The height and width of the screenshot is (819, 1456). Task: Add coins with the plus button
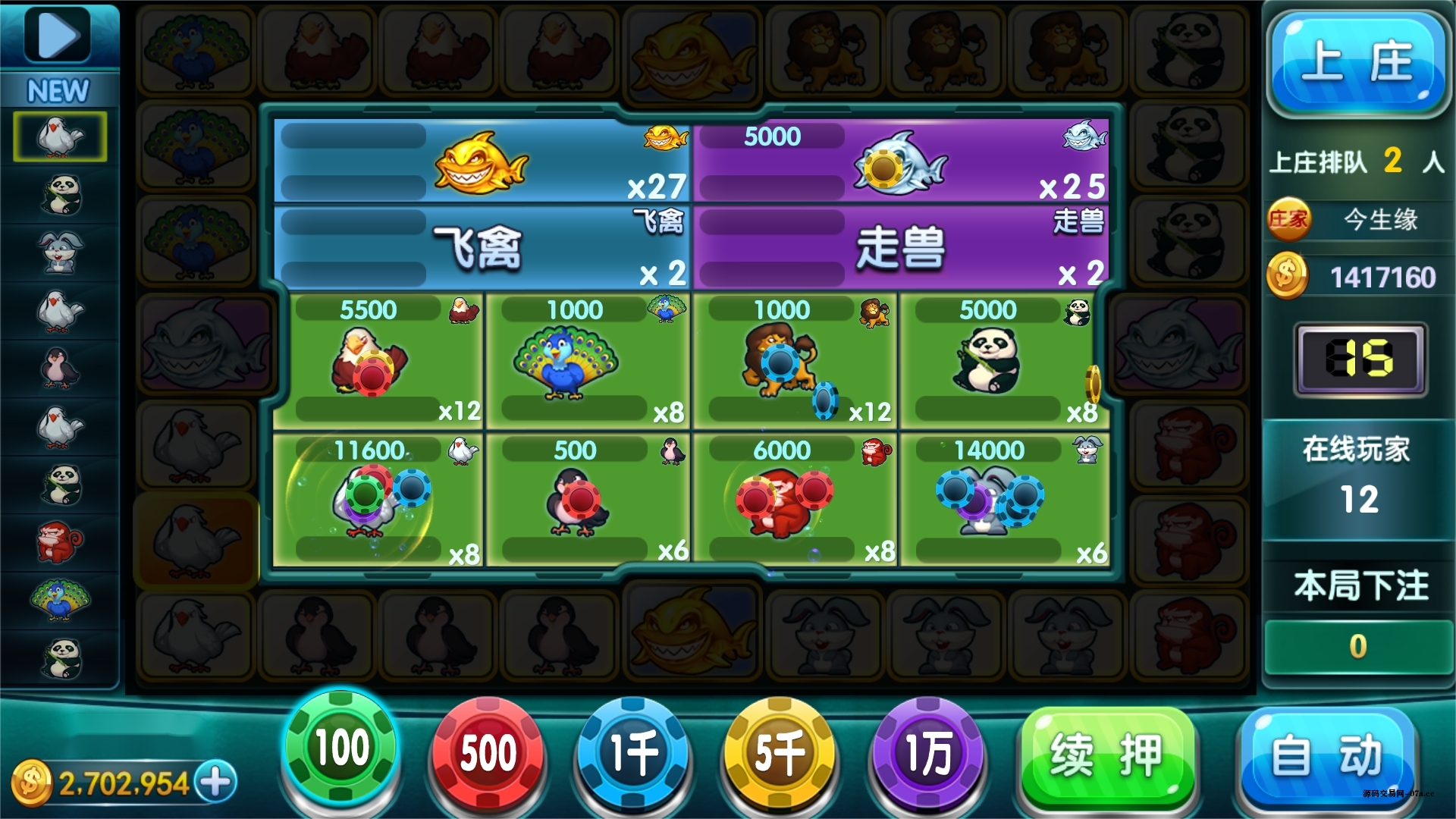[216, 782]
